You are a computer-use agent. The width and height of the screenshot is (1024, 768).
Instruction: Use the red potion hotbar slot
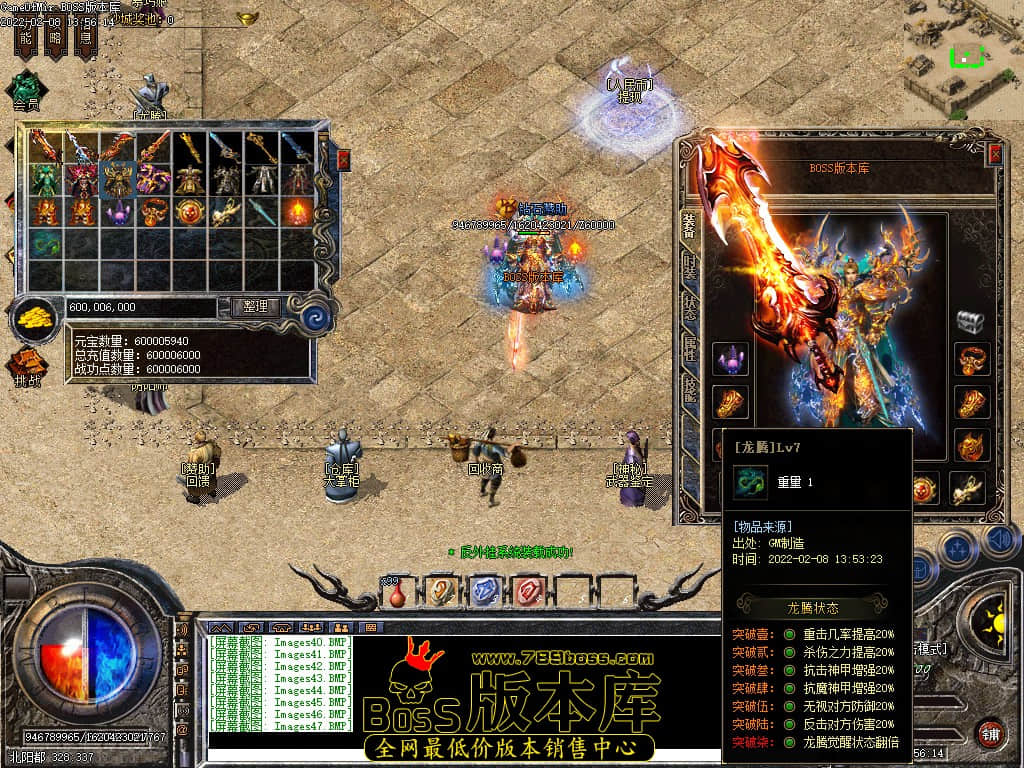click(x=398, y=593)
